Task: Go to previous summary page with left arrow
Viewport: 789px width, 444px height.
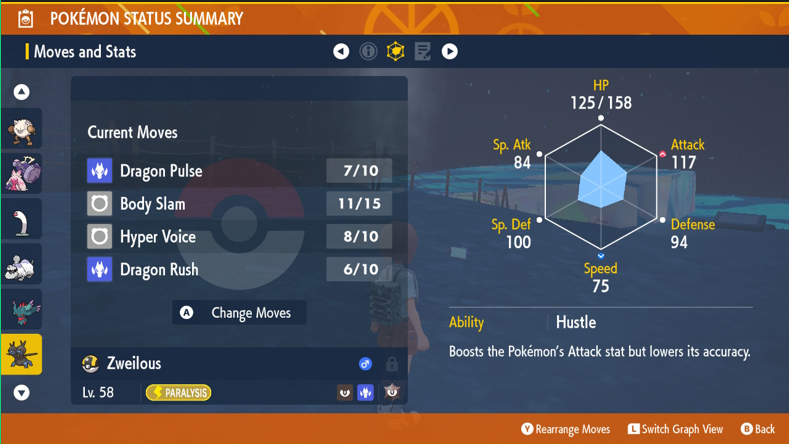Action: click(x=341, y=51)
